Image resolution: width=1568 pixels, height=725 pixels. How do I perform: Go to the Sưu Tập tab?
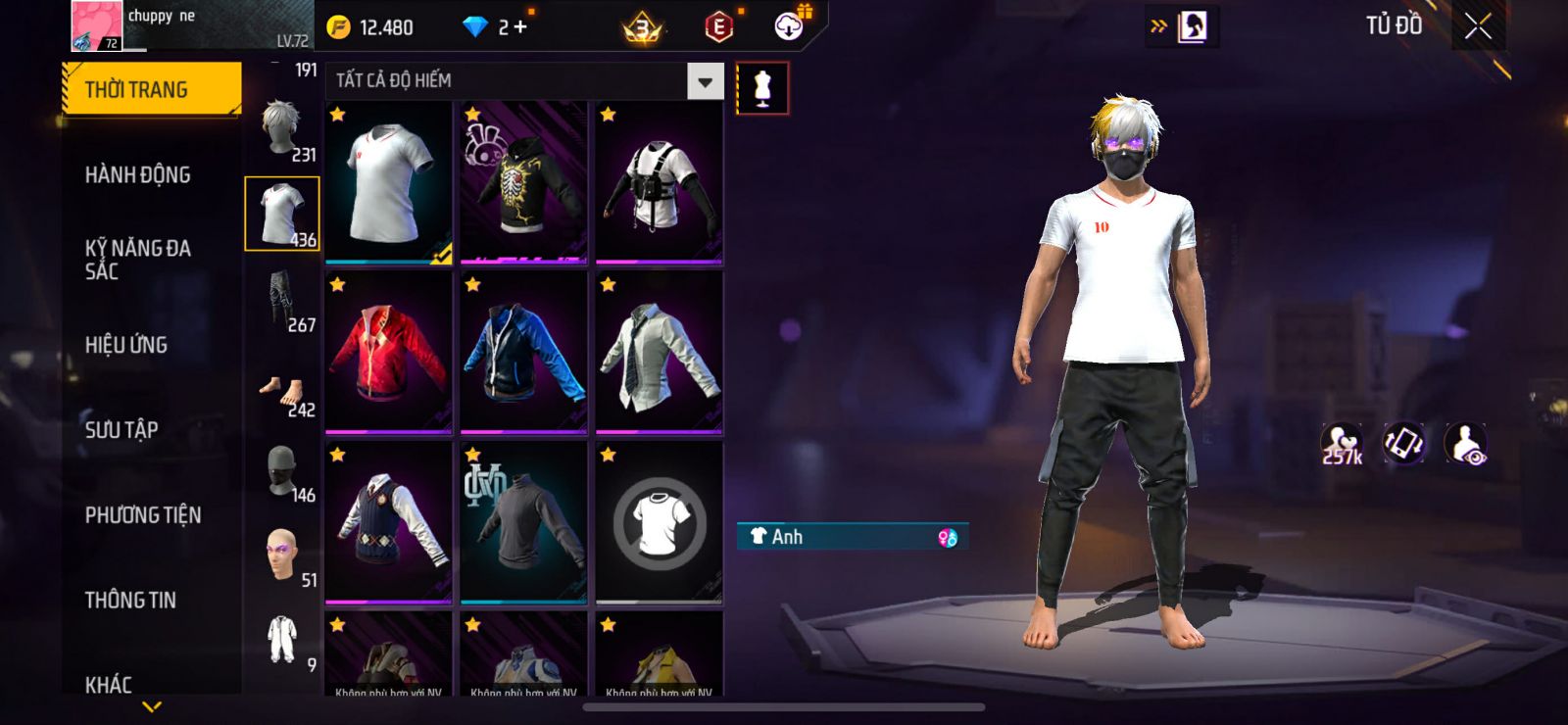[x=122, y=429]
